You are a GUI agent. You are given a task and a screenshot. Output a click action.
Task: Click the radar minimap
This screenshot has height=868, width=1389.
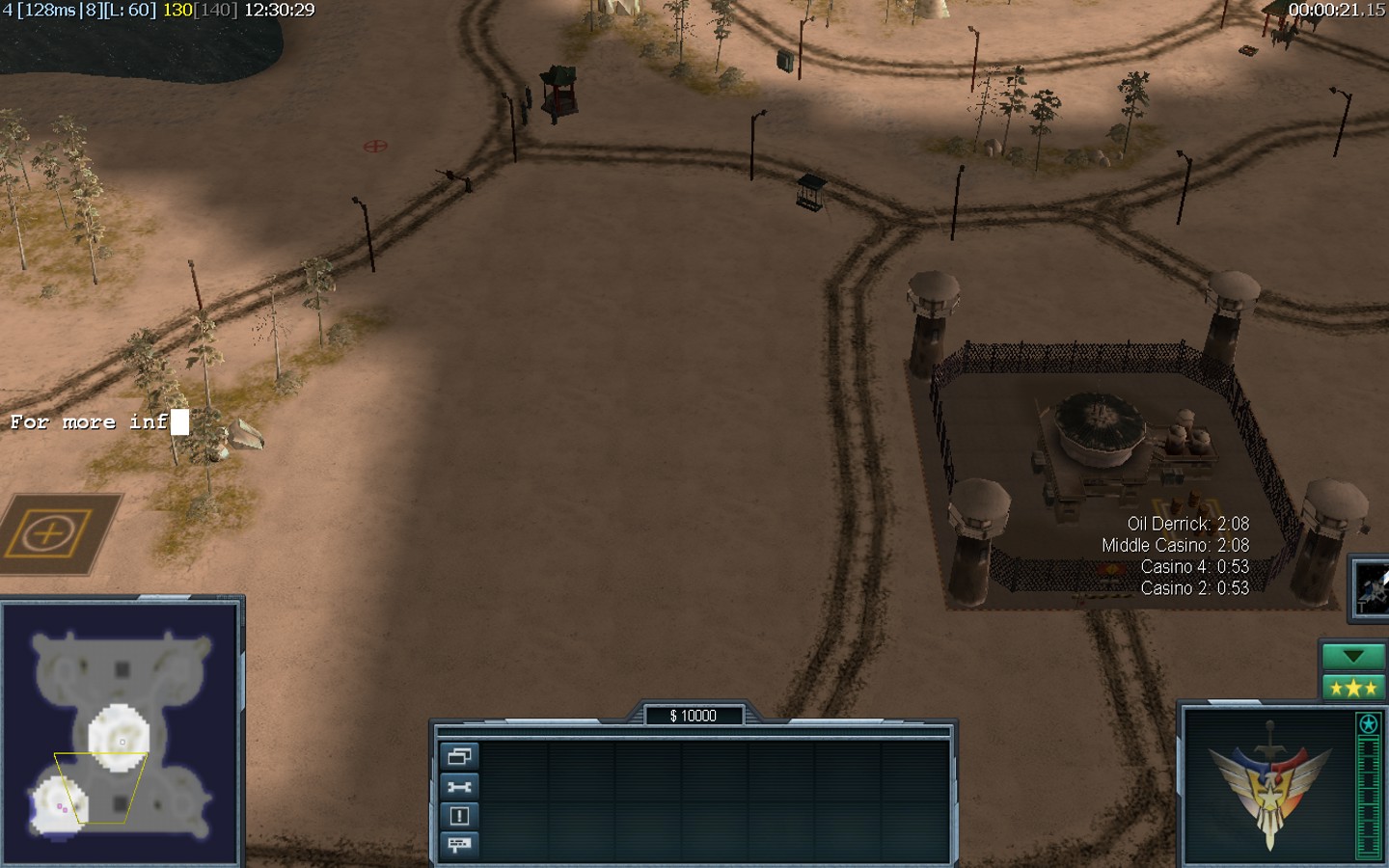(121, 733)
